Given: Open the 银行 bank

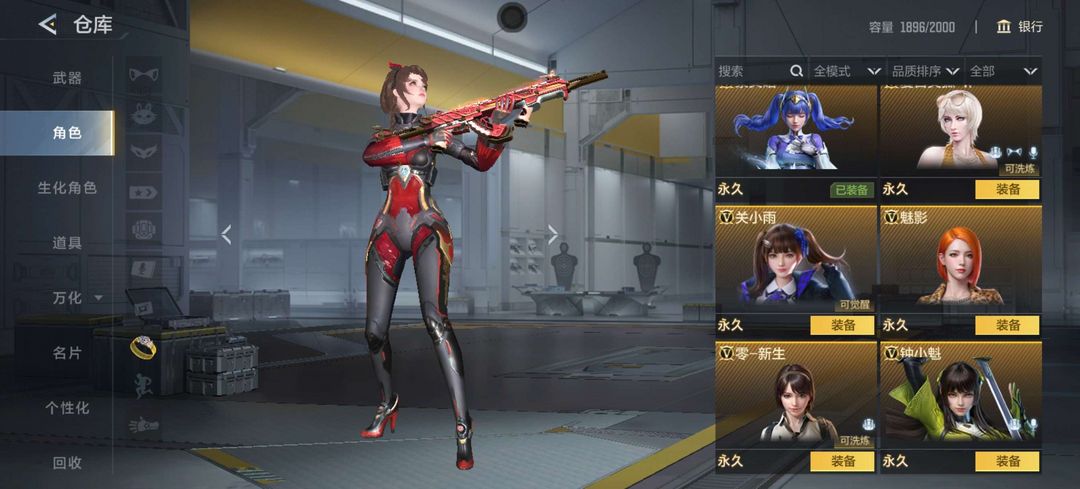Looking at the screenshot, I should [1019, 27].
